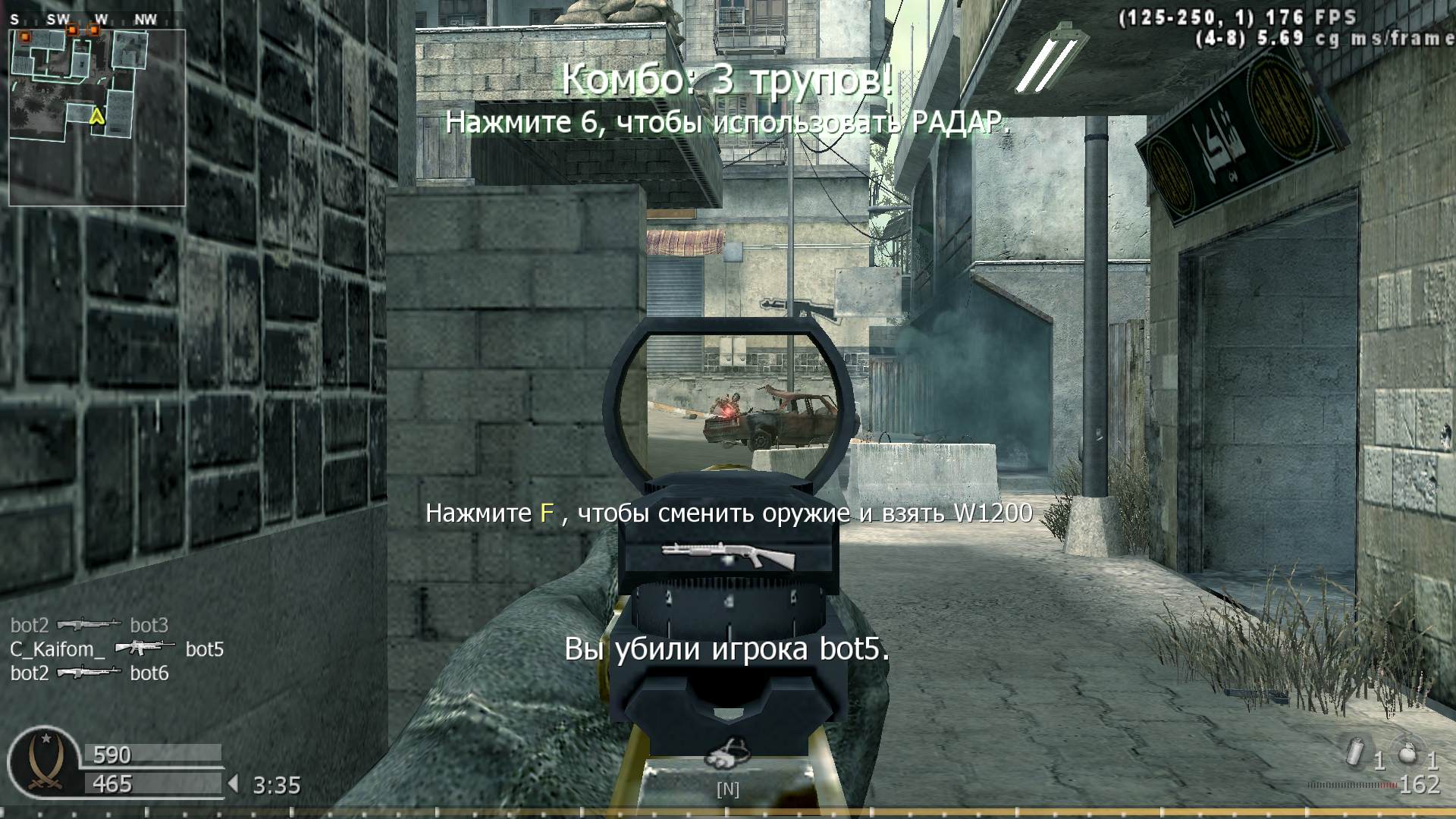Select the 590 team score bar
1456x819 pixels.
(x=152, y=755)
